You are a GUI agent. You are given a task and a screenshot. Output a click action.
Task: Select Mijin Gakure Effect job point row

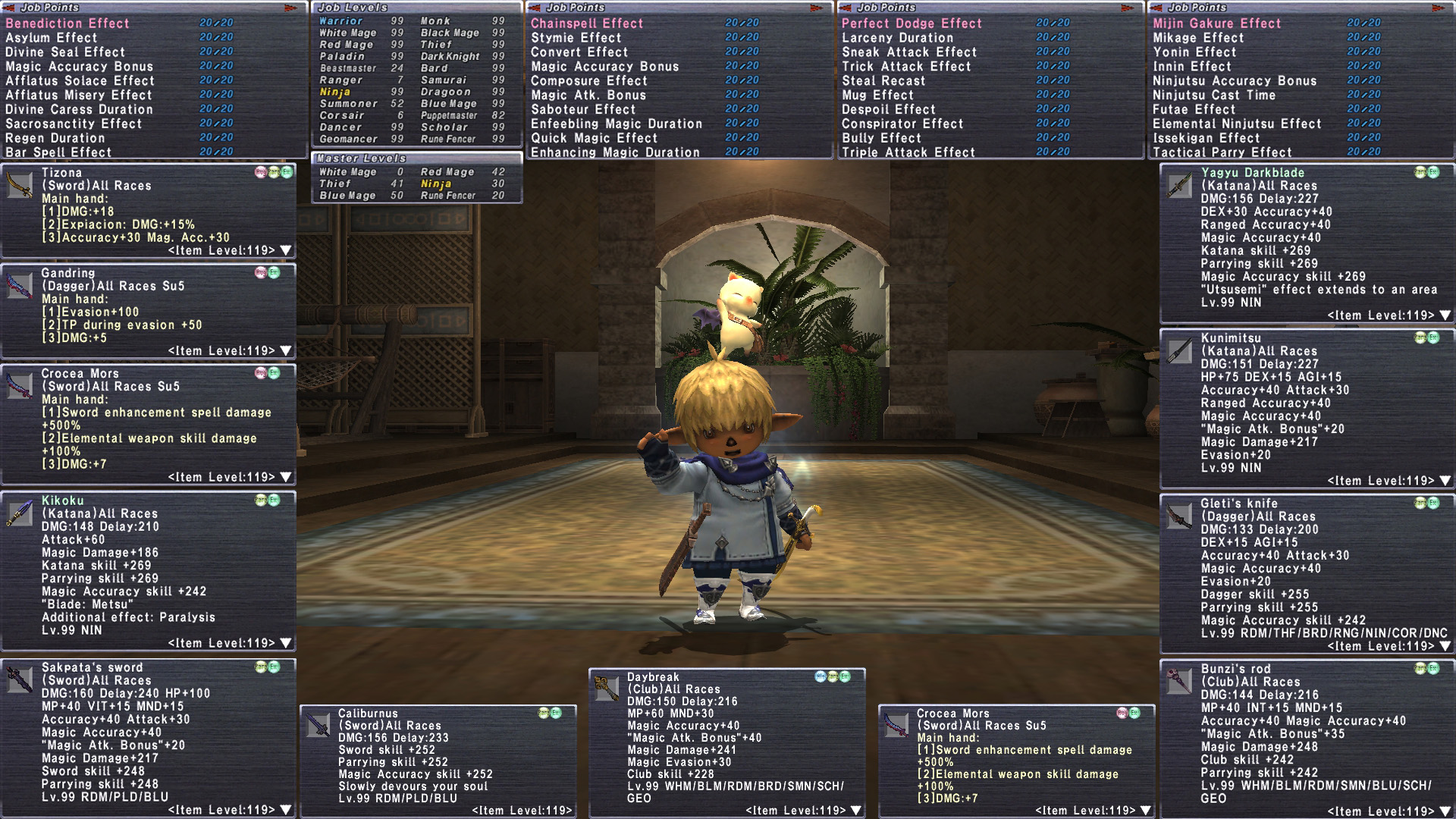1216,24
